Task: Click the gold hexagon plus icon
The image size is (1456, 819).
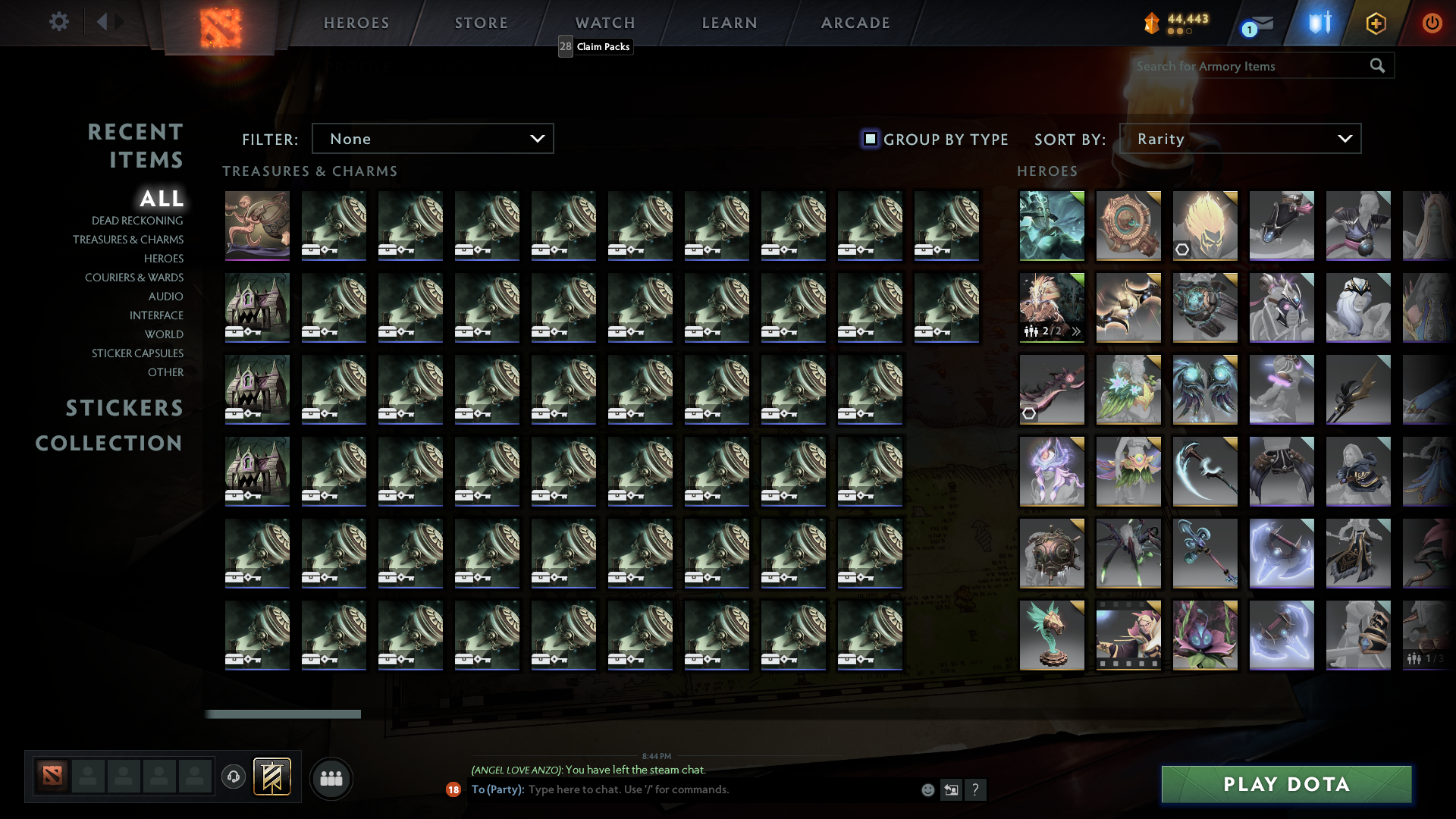Action: coord(1376,23)
